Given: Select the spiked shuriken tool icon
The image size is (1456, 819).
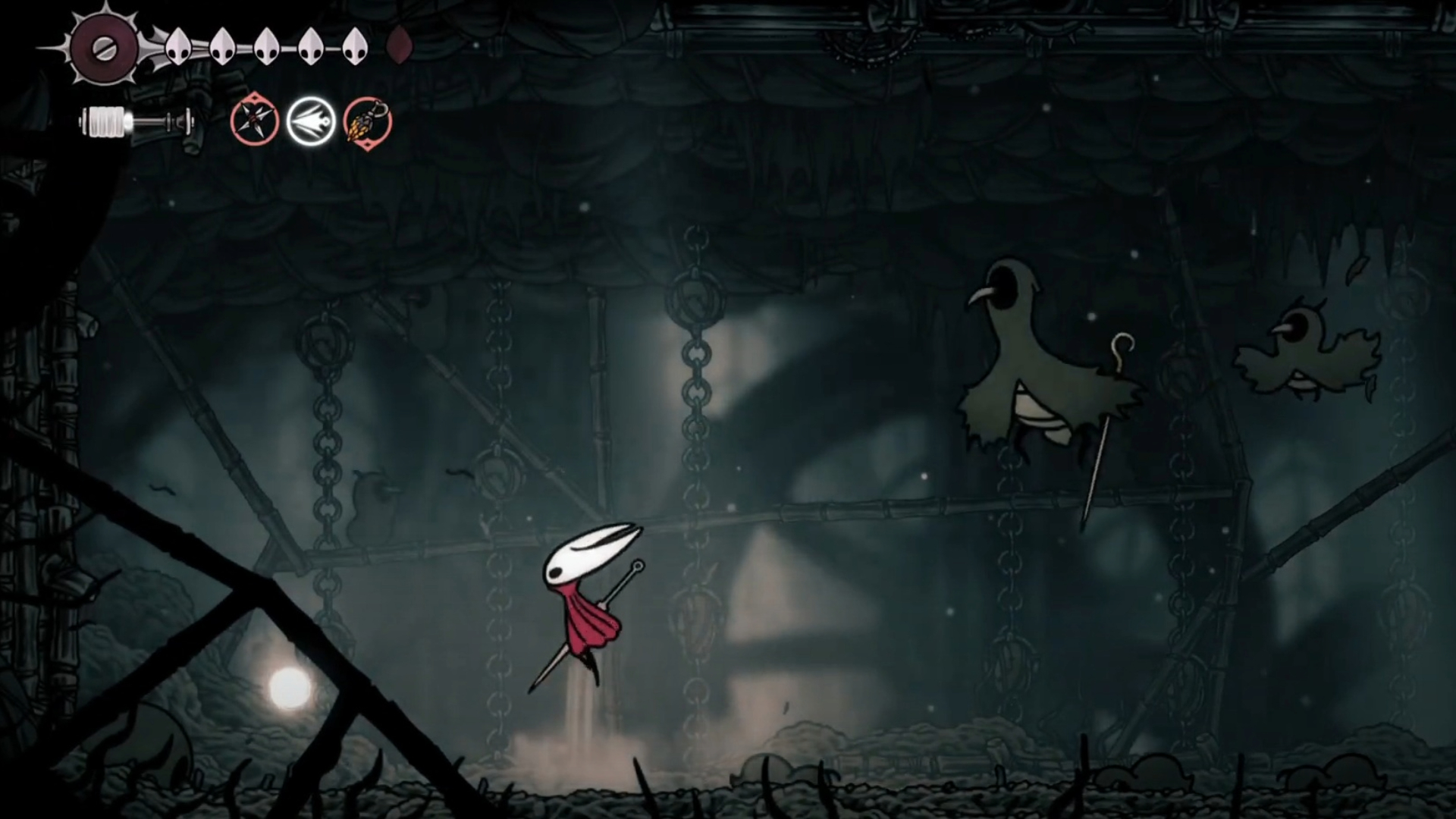Looking at the screenshot, I should 255,121.
